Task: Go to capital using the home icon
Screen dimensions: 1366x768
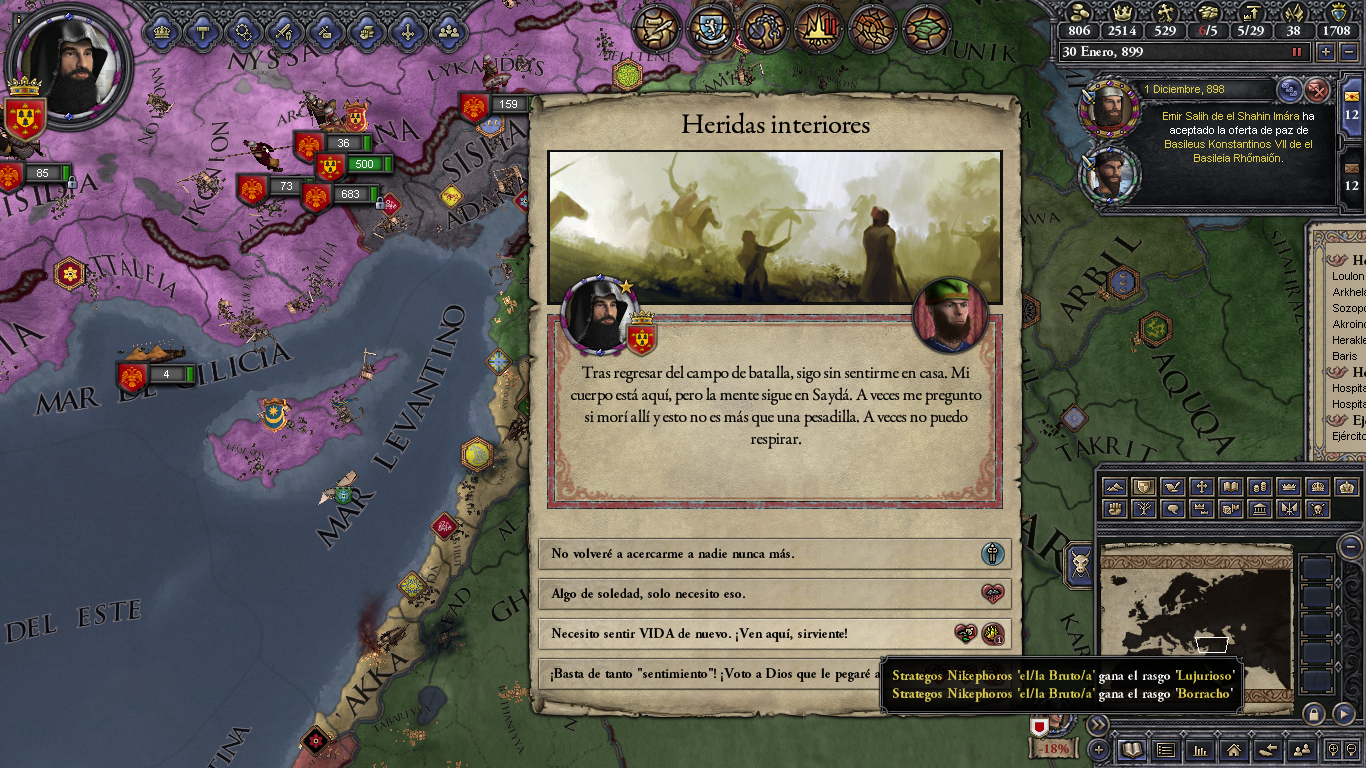Action: [x=1234, y=751]
